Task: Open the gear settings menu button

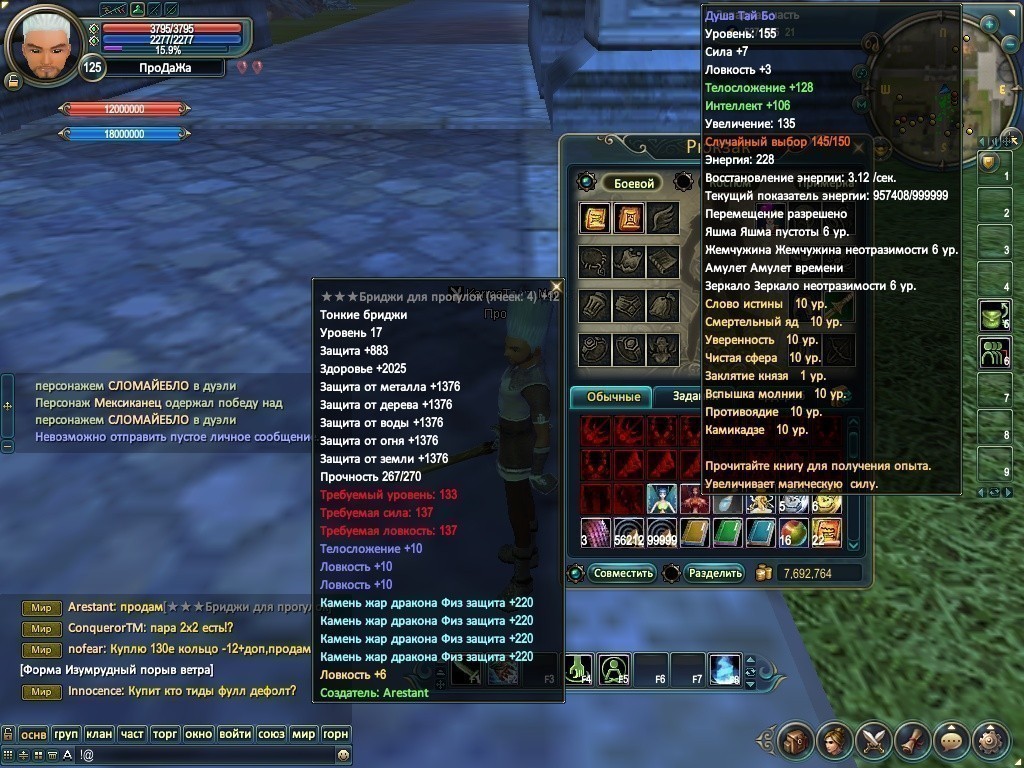Action: point(990,741)
